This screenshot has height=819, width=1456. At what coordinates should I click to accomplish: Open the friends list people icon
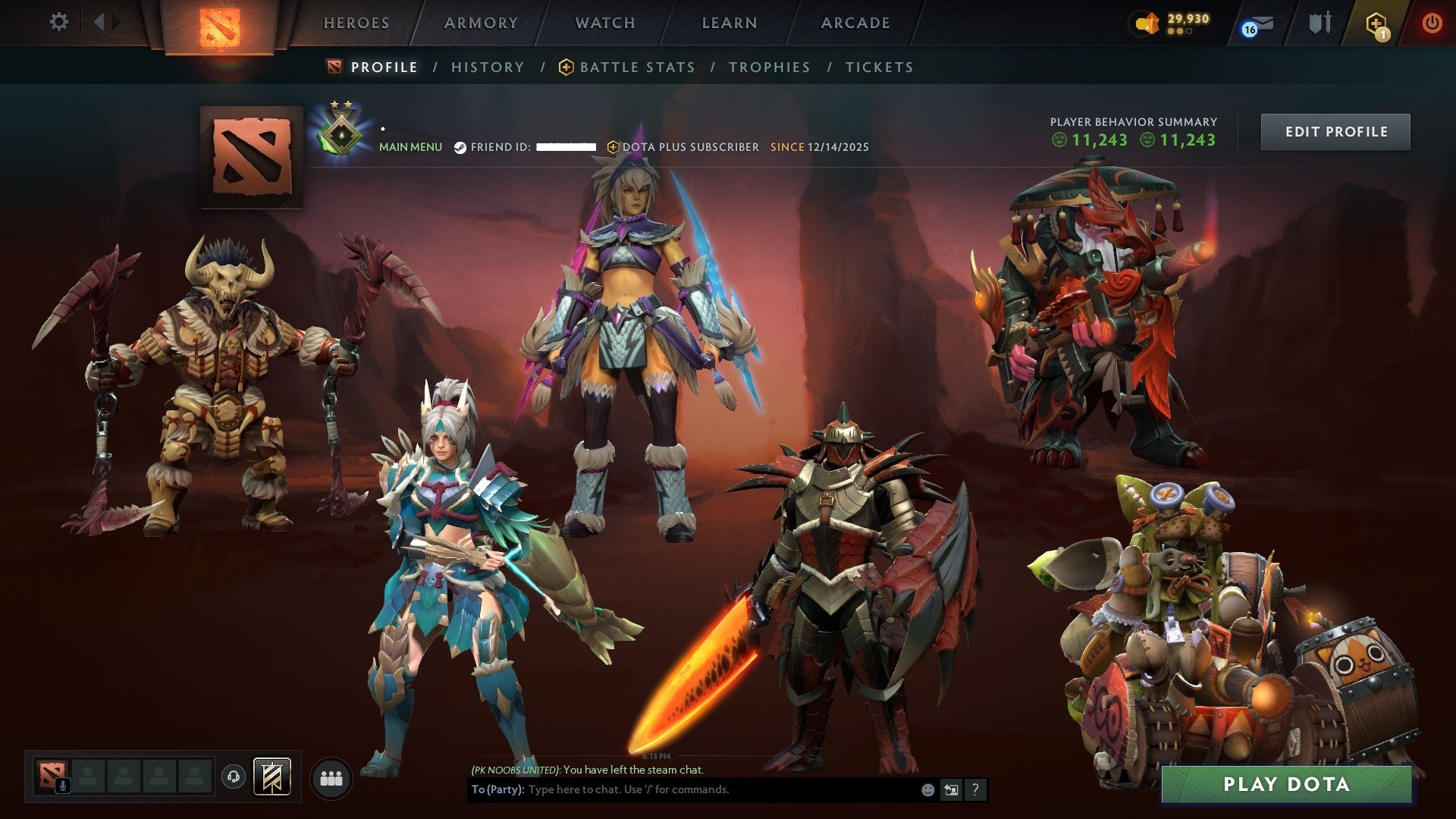tap(331, 778)
